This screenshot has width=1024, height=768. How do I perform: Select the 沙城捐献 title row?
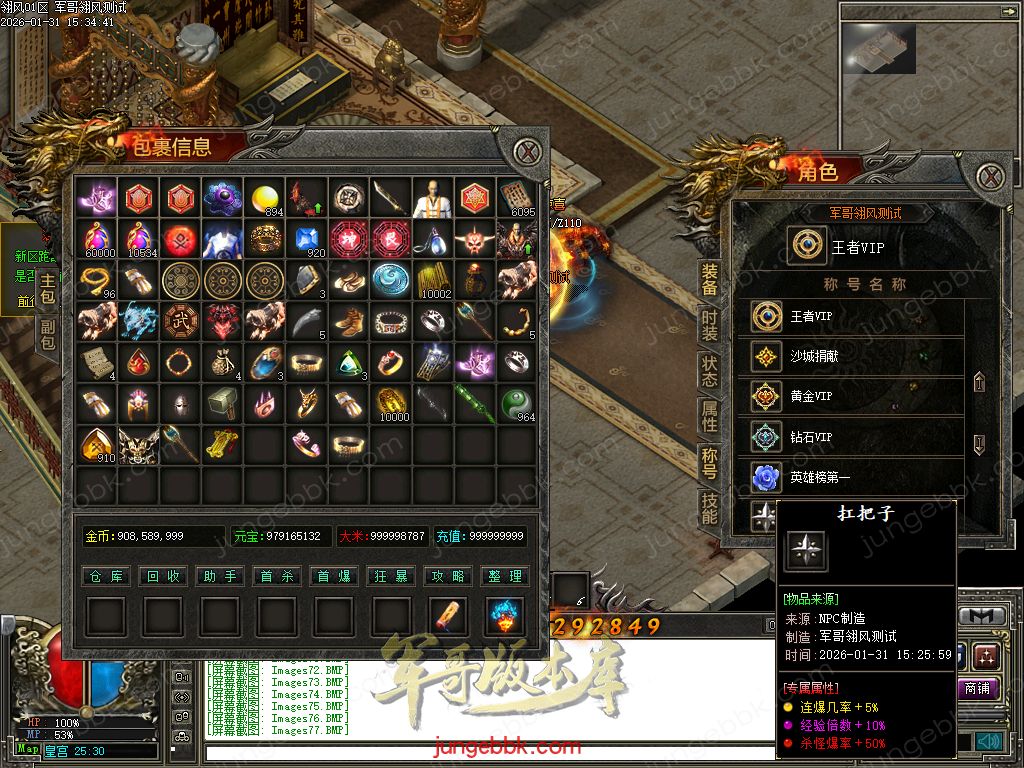click(850, 357)
